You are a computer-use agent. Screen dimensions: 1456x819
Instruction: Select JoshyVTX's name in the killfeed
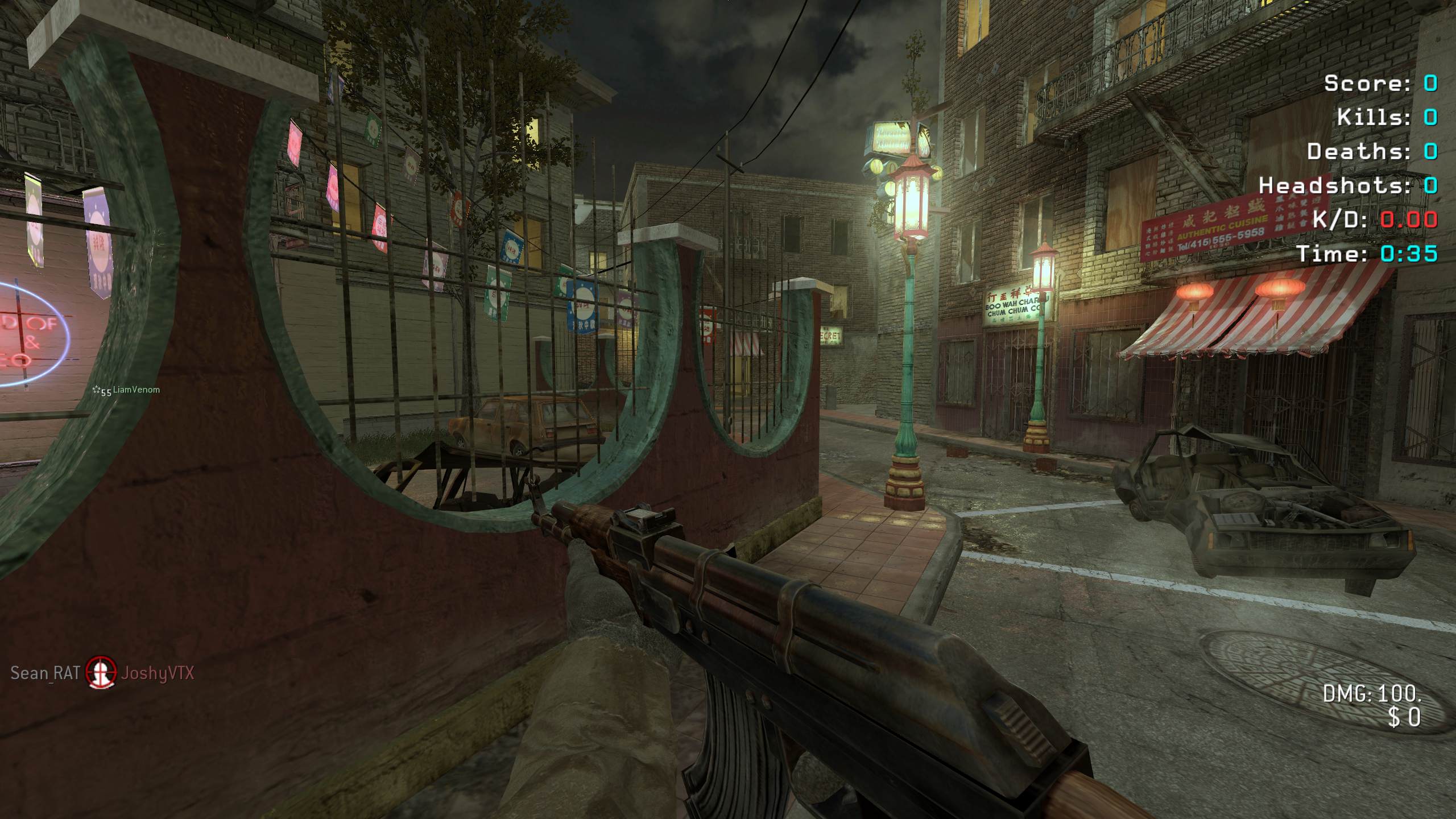tap(158, 673)
